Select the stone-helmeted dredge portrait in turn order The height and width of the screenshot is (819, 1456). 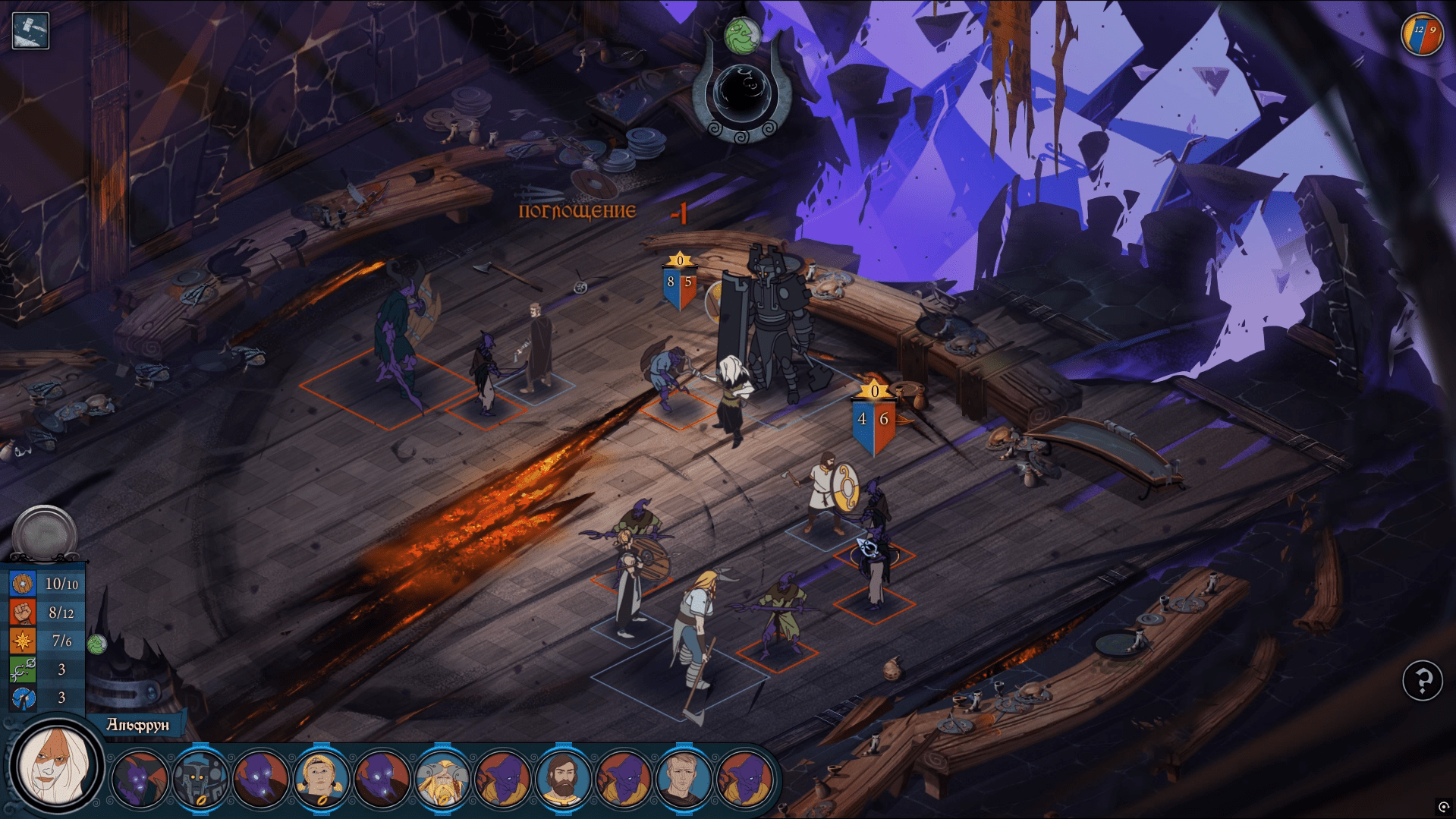coord(200,778)
